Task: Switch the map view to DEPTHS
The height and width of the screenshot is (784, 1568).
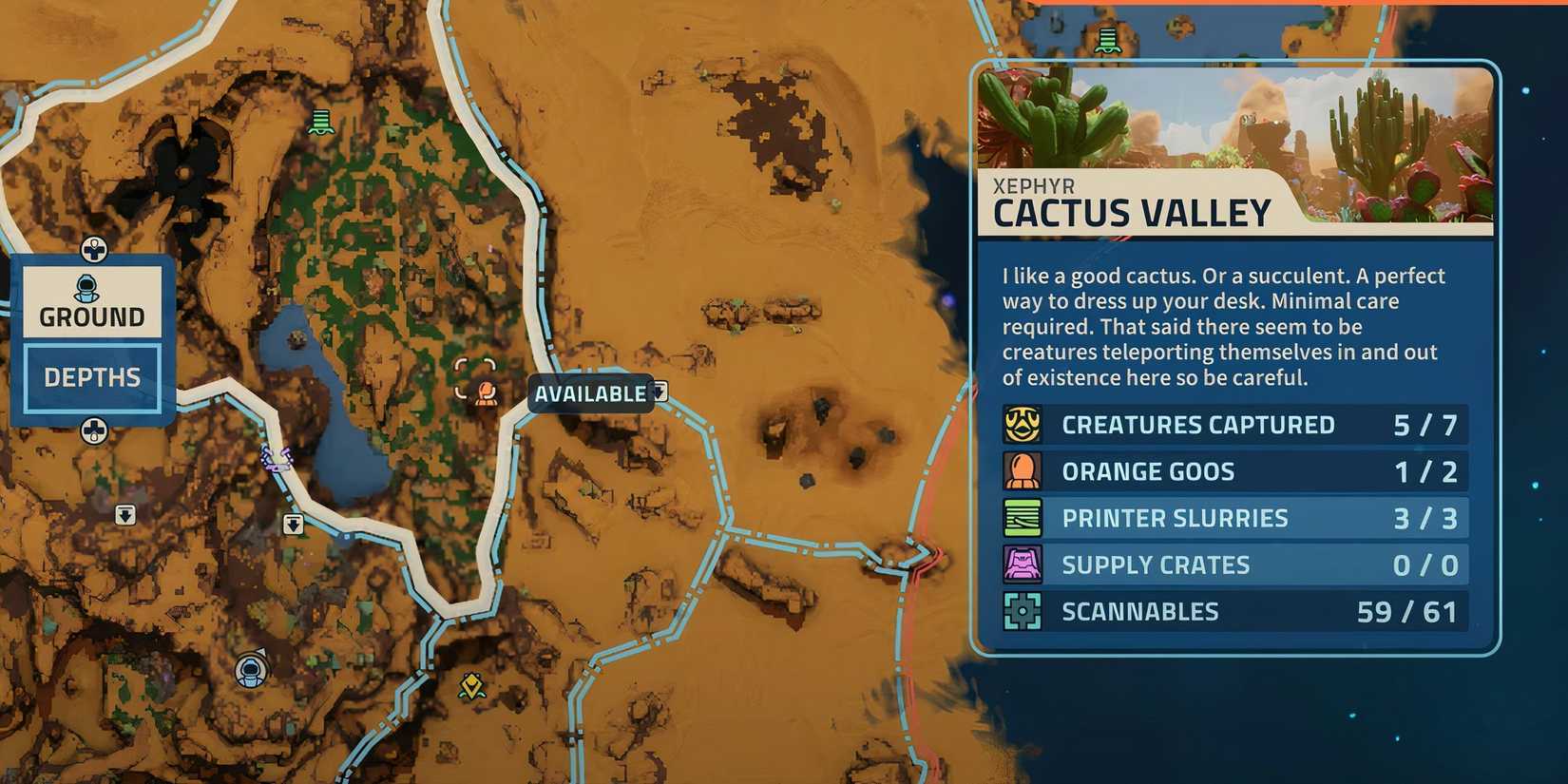Action: click(x=92, y=376)
